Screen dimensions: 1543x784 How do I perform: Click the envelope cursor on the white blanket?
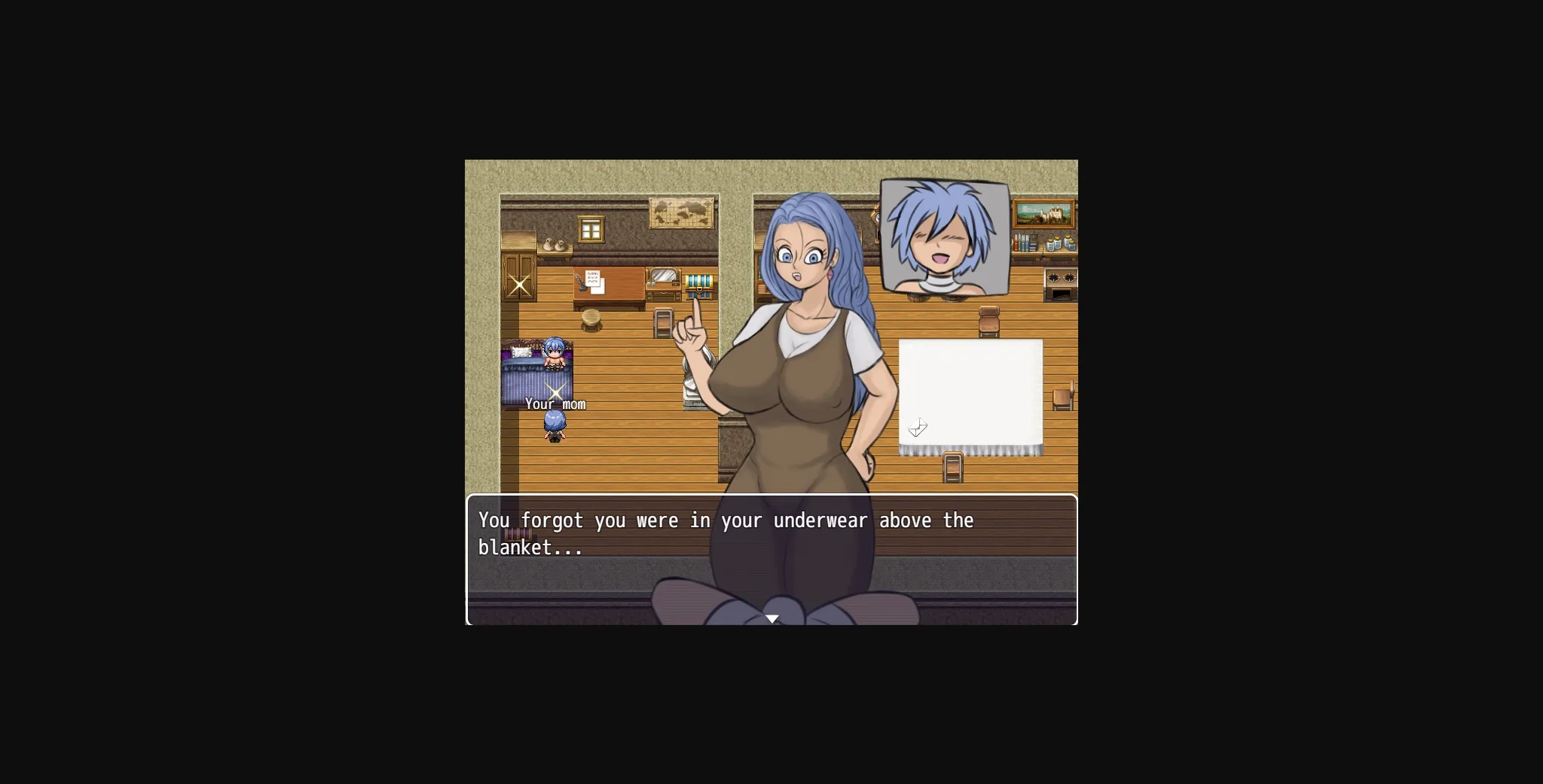(x=918, y=428)
